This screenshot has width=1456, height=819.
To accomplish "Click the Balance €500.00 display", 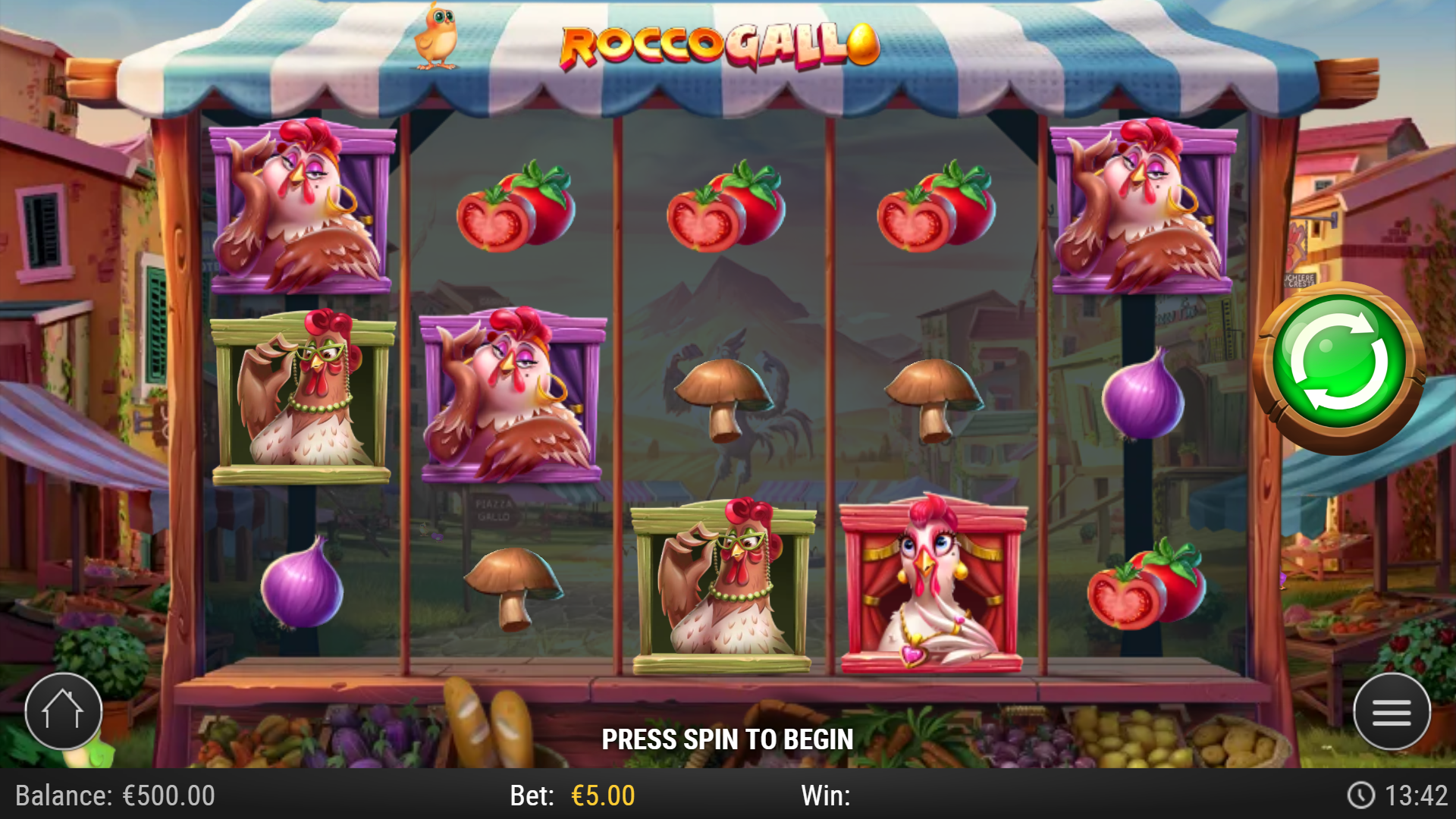I will coord(114,795).
